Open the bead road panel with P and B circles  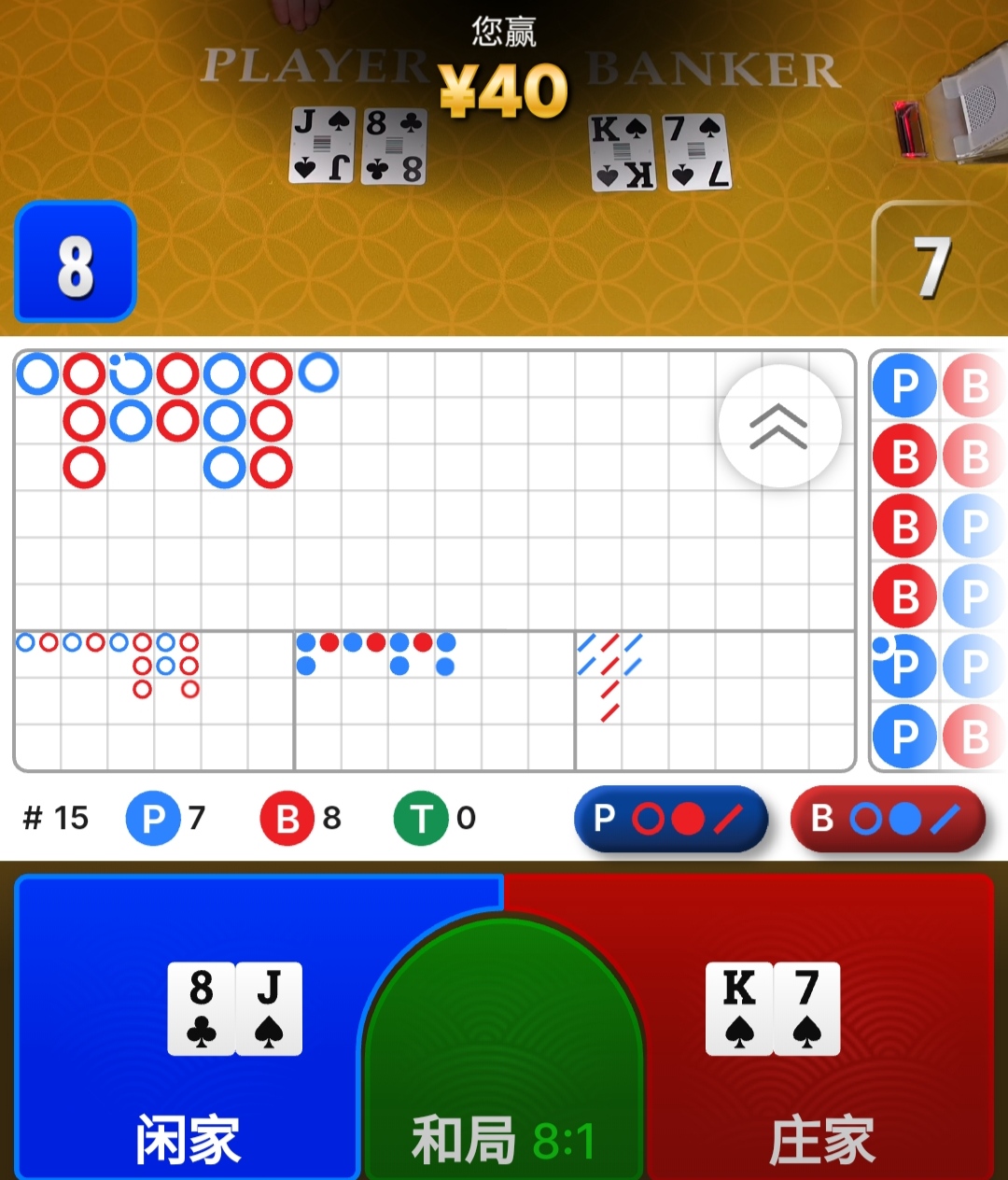[937, 560]
